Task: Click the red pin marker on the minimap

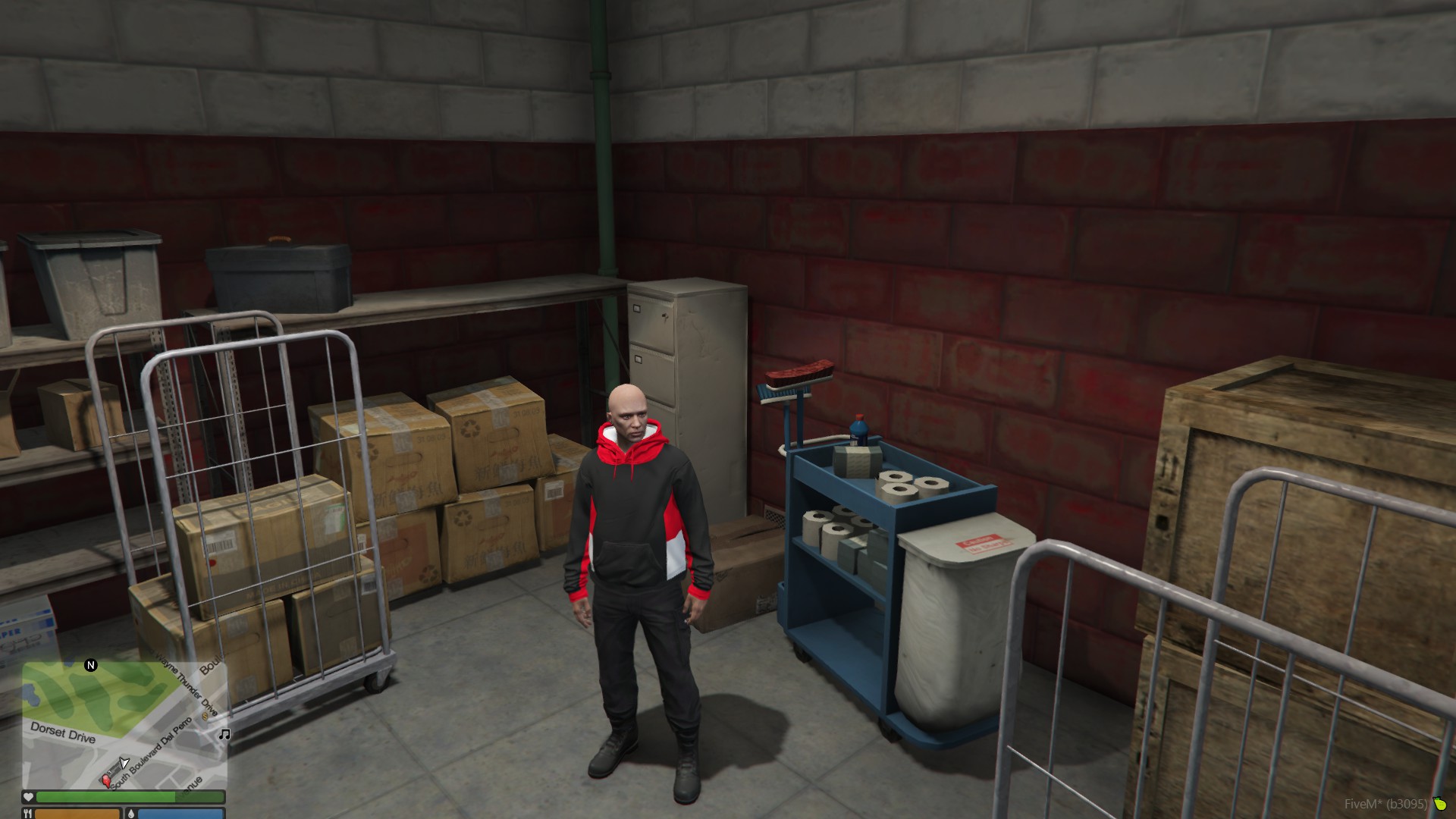Action: pos(106,780)
